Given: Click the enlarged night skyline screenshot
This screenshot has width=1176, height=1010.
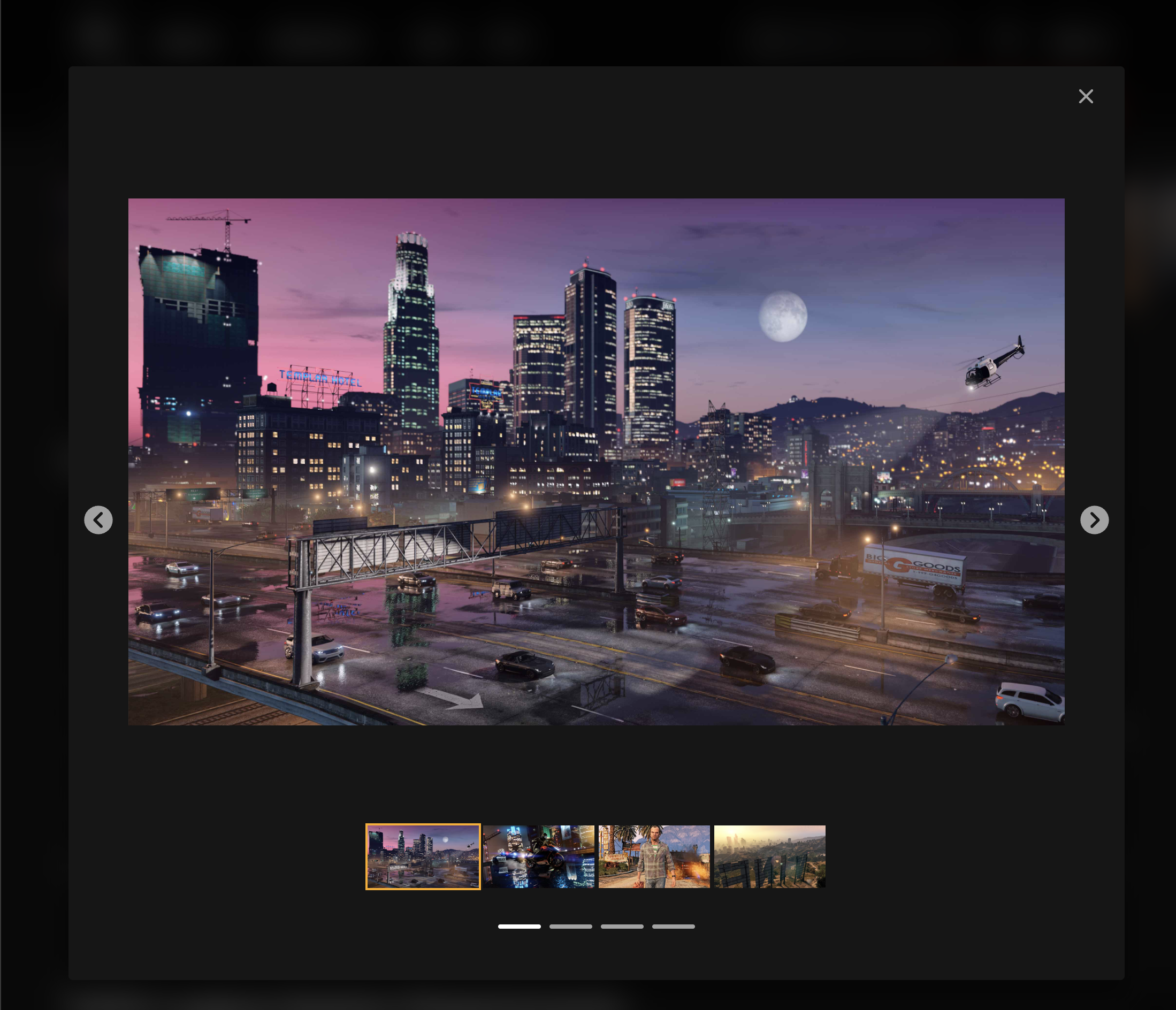Looking at the screenshot, I should 596,460.
